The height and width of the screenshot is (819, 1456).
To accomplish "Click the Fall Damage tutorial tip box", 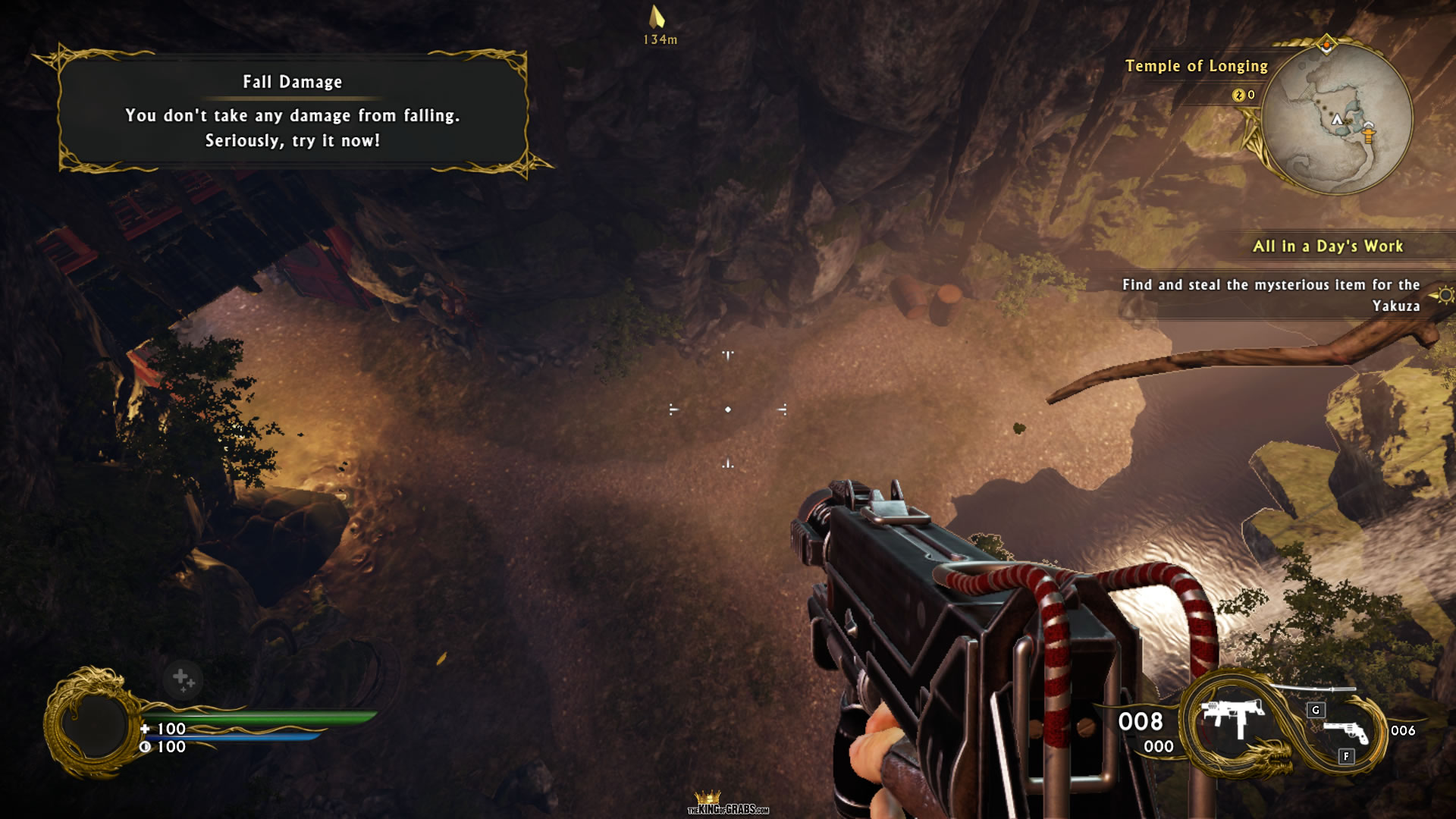I will pos(293,112).
